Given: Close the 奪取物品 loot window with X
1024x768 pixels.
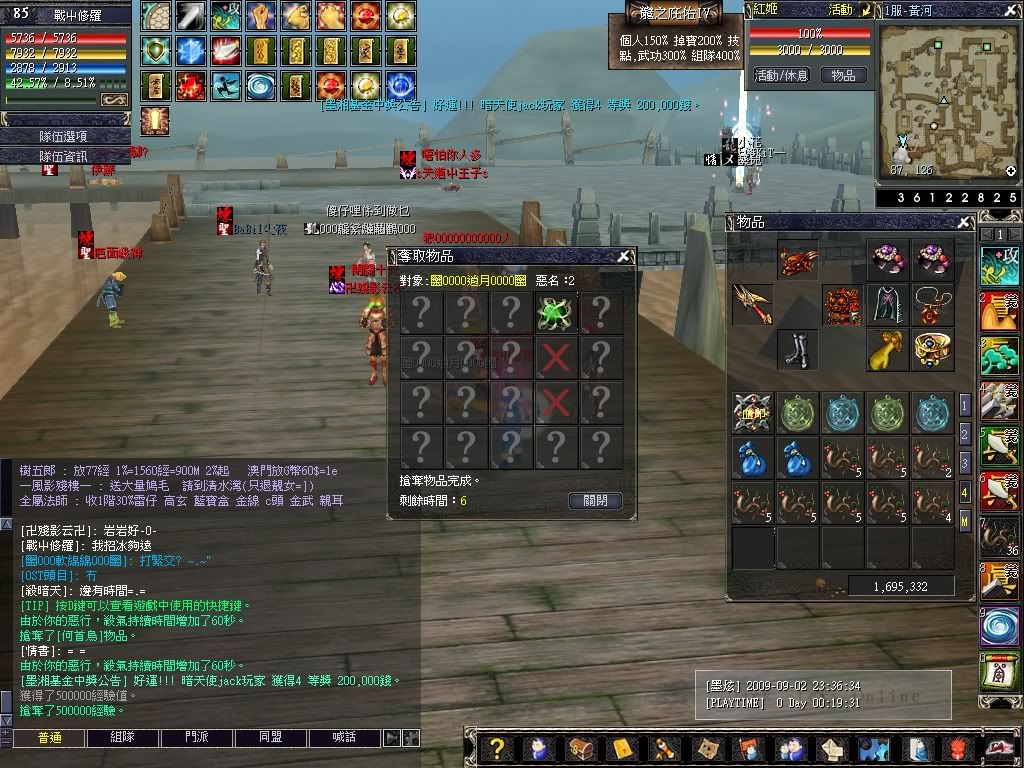Looking at the screenshot, I should (x=623, y=256).
